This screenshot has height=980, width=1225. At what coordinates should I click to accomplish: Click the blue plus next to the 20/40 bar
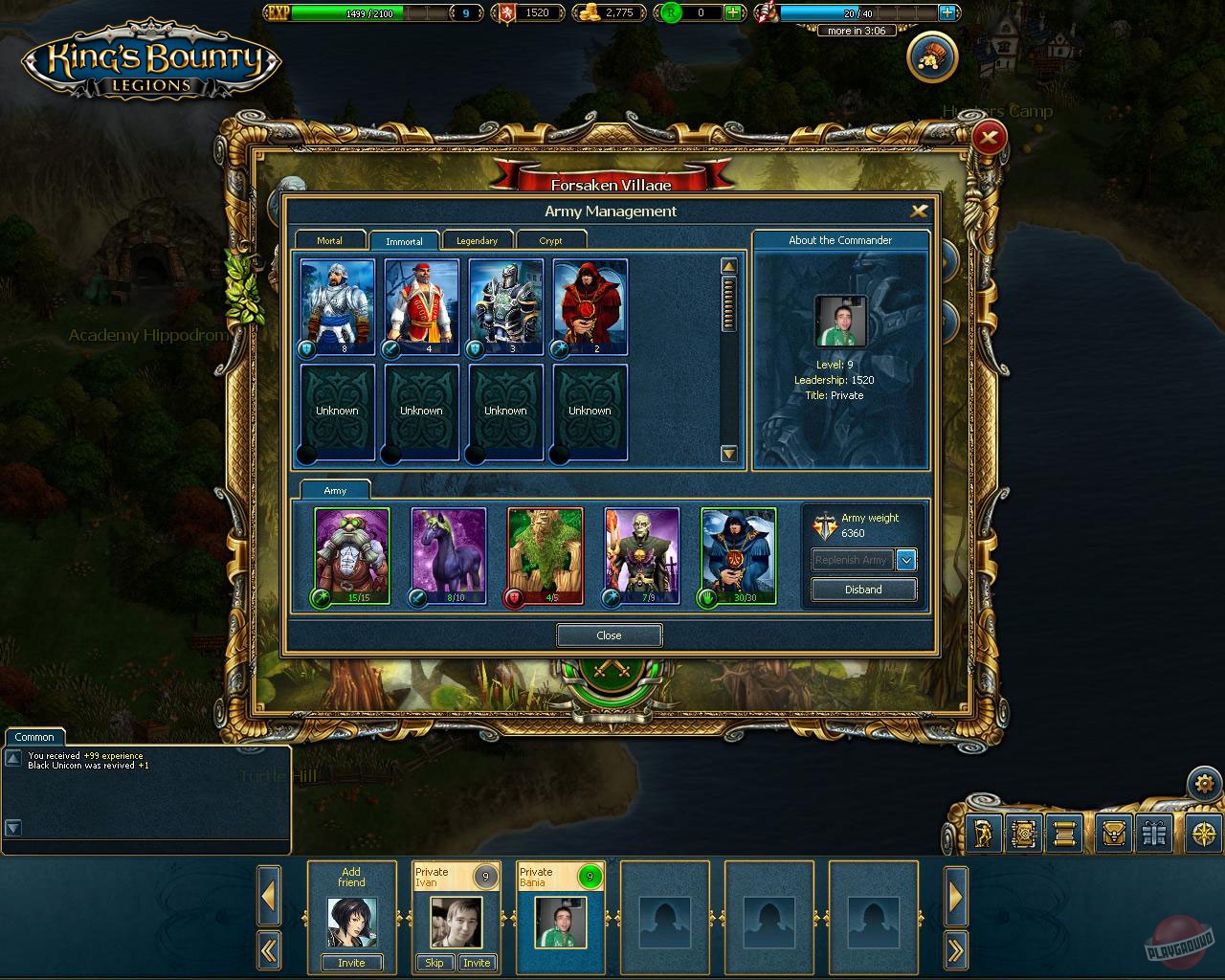coord(947,12)
